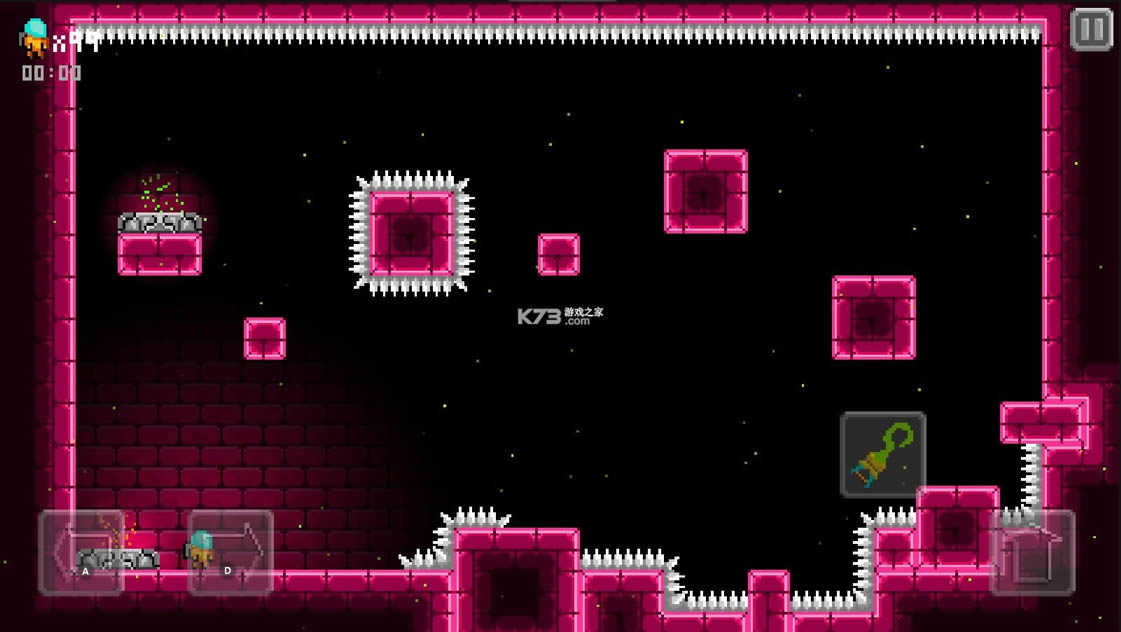Image resolution: width=1121 pixels, height=632 pixels.
Task: Activate the green grappling hook button
Action: (883, 455)
